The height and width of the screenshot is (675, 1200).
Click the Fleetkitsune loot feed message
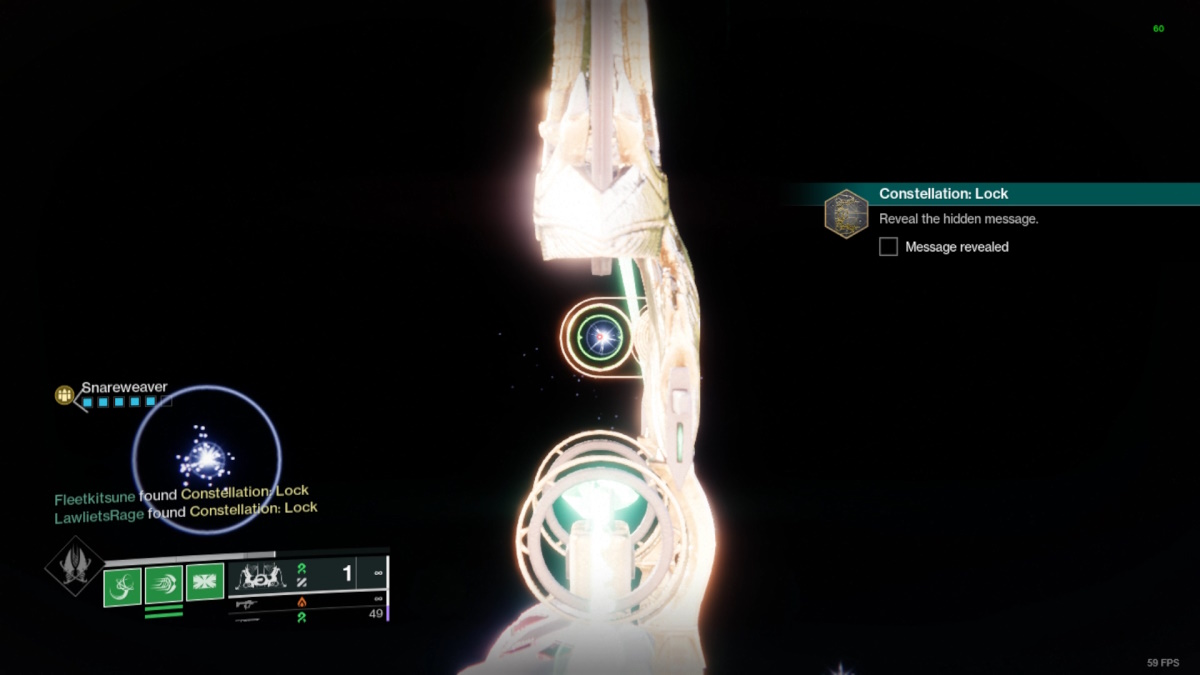pos(181,493)
